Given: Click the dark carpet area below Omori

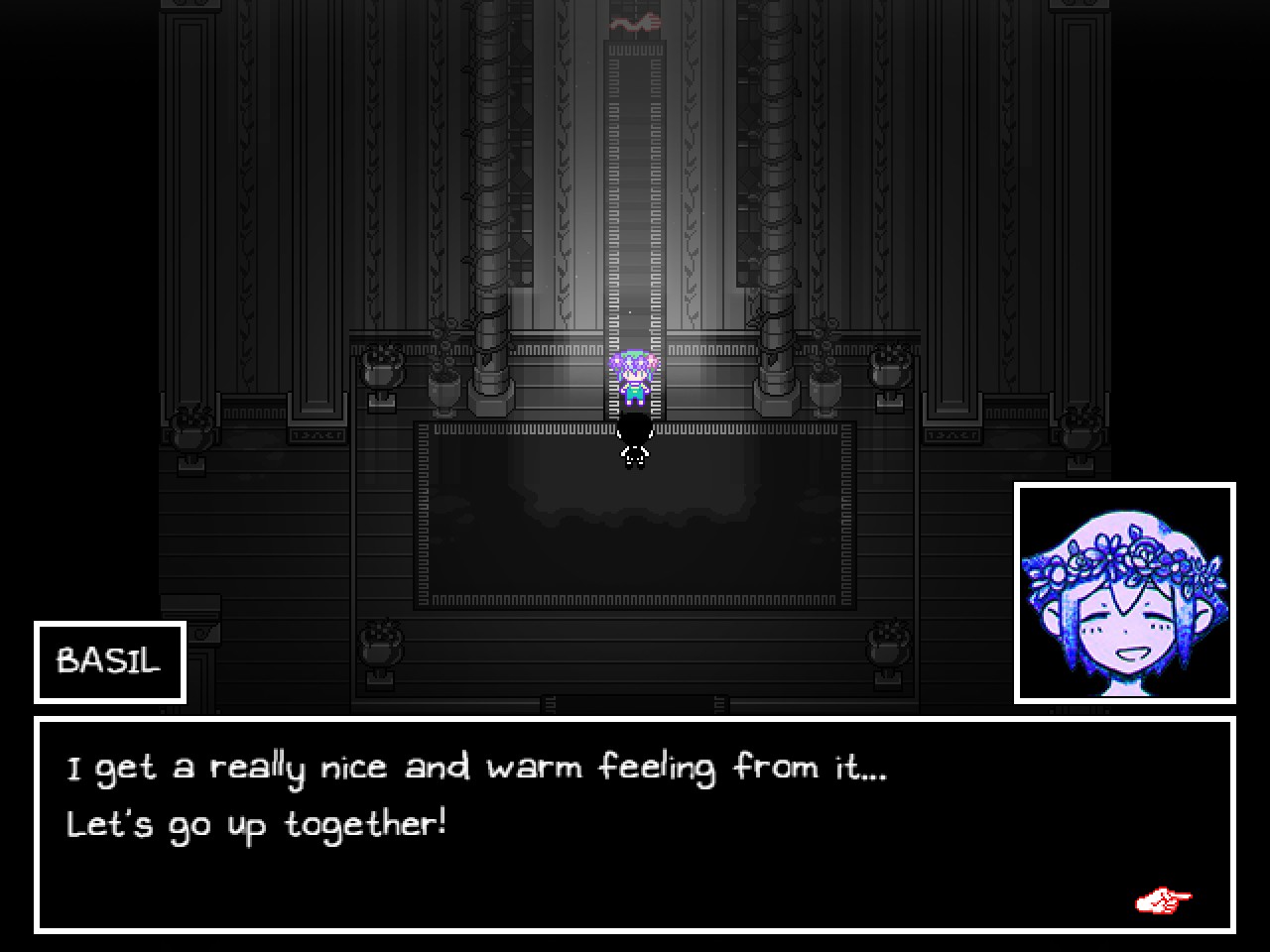Looking at the screenshot, I should point(634,516).
